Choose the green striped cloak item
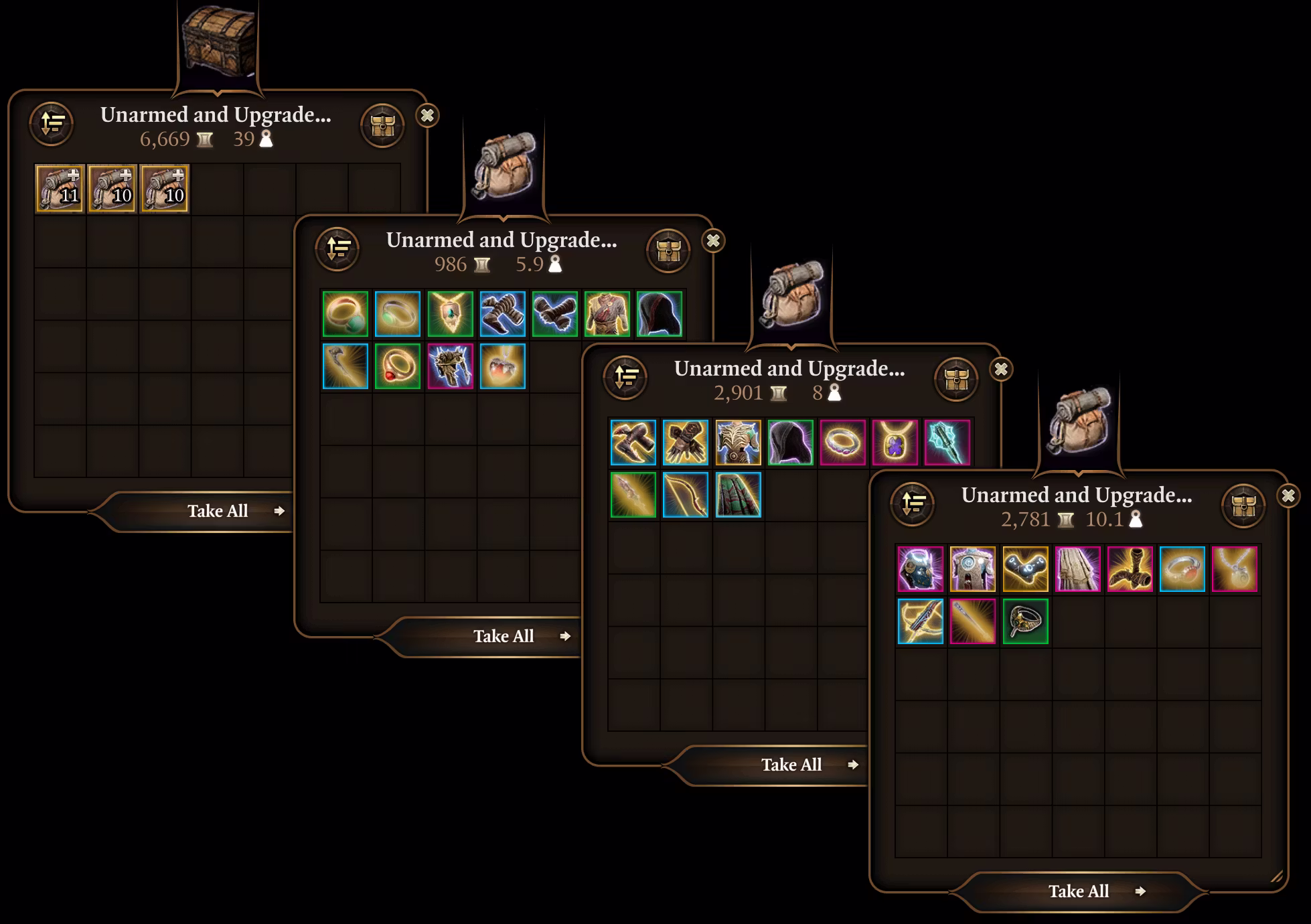Viewport: 1311px width, 924px height. [x=738, y=495]
